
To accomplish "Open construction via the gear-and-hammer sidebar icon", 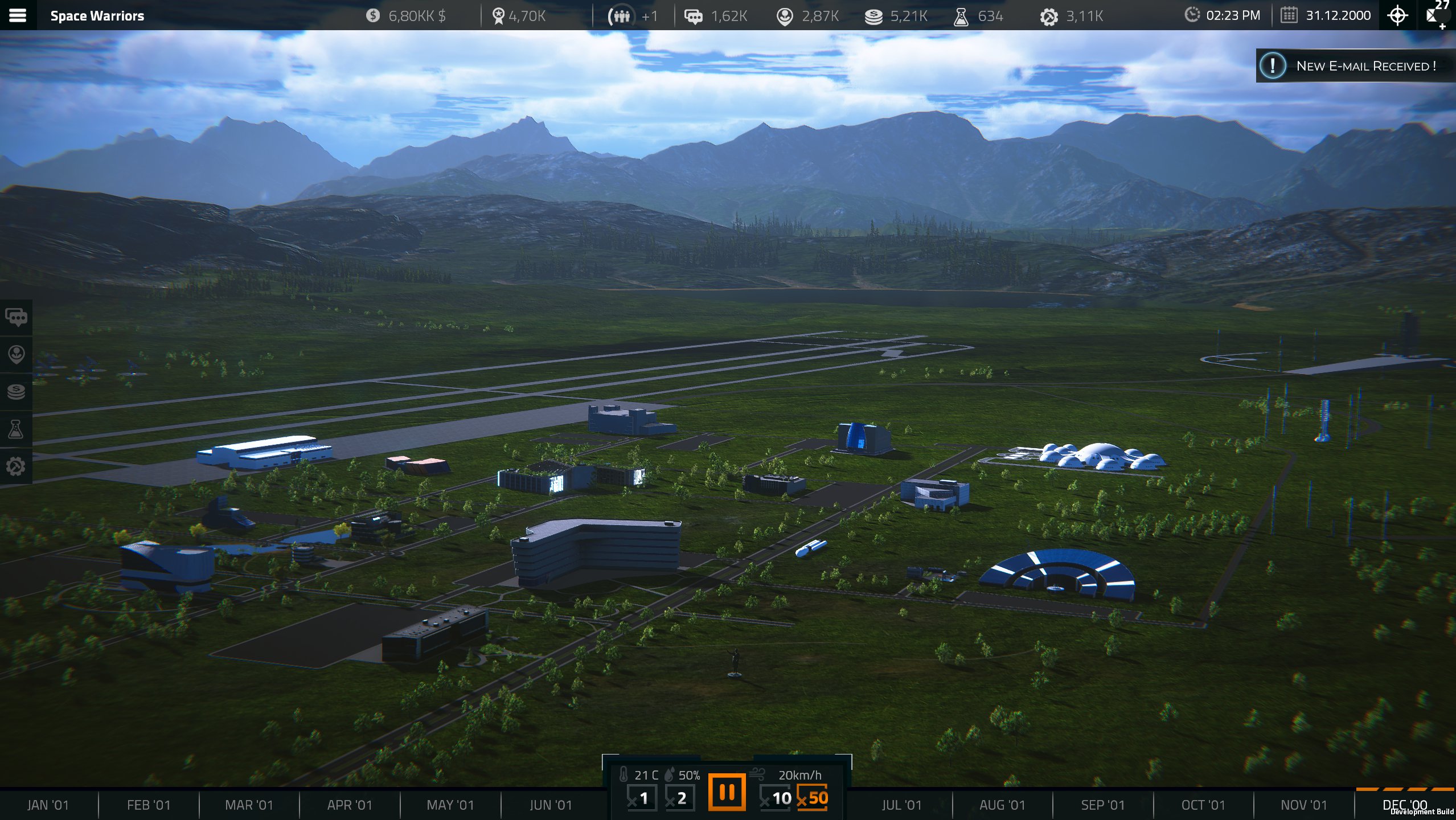I will [x=16, y=466].
